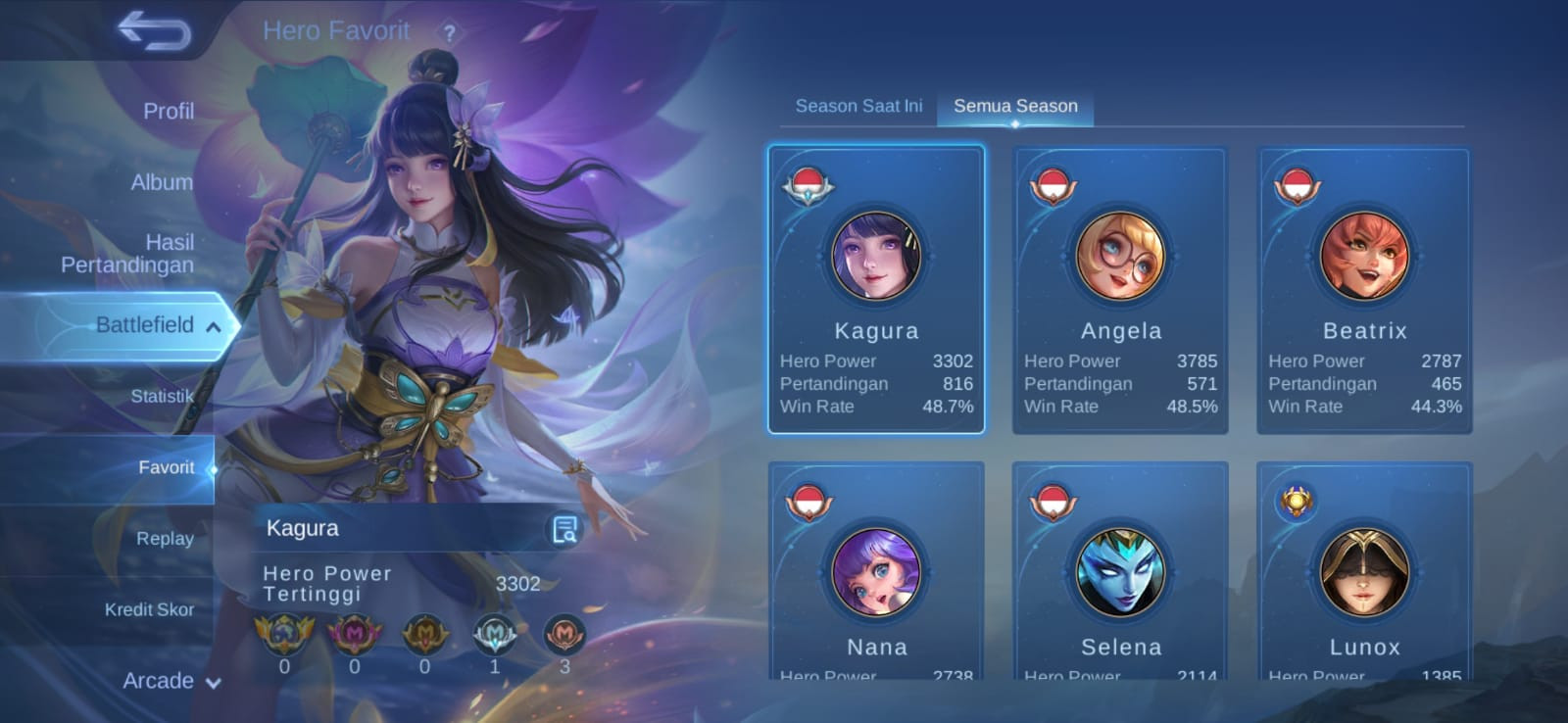Show Hasil Pertandingan match history
The image size is (1568, 723).
(x=128, y=254)
